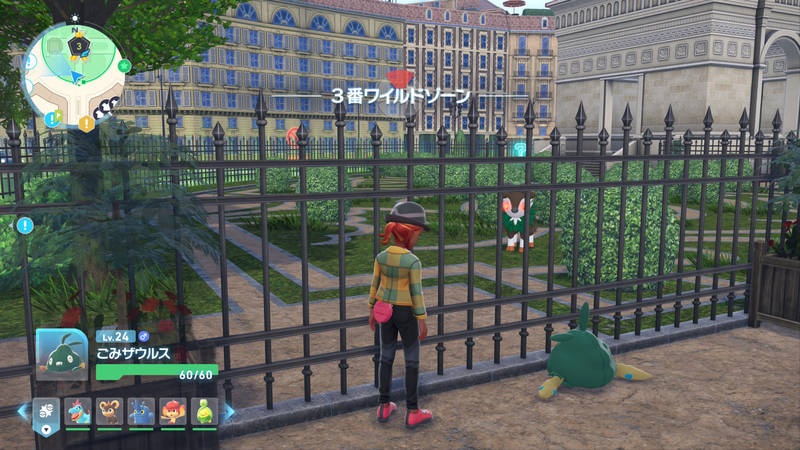Click the orange exclamation hexagon minimap marker
Viewport: 800px width, 450px height.
87,124
